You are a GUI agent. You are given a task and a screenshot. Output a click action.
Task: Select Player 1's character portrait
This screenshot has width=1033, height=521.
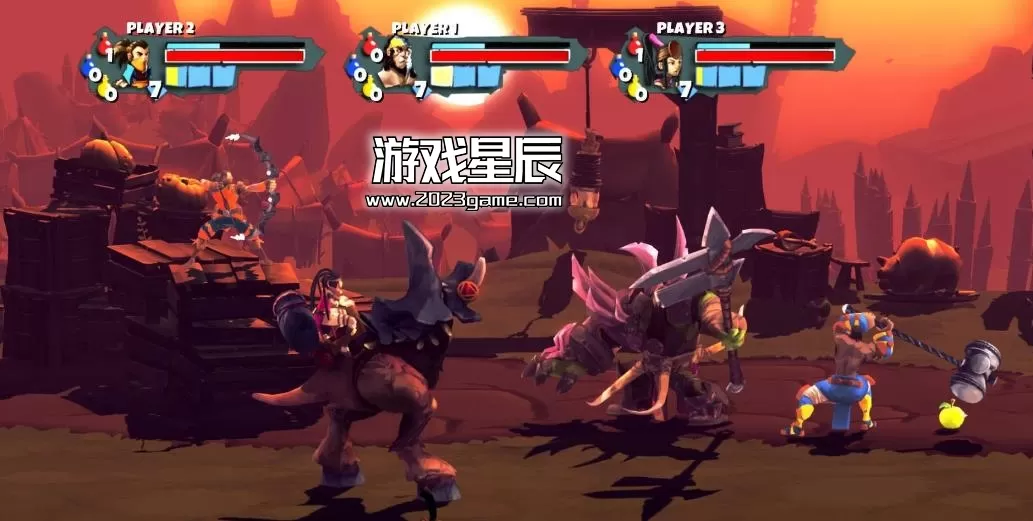pyautogui.click(x=399, y=62)
